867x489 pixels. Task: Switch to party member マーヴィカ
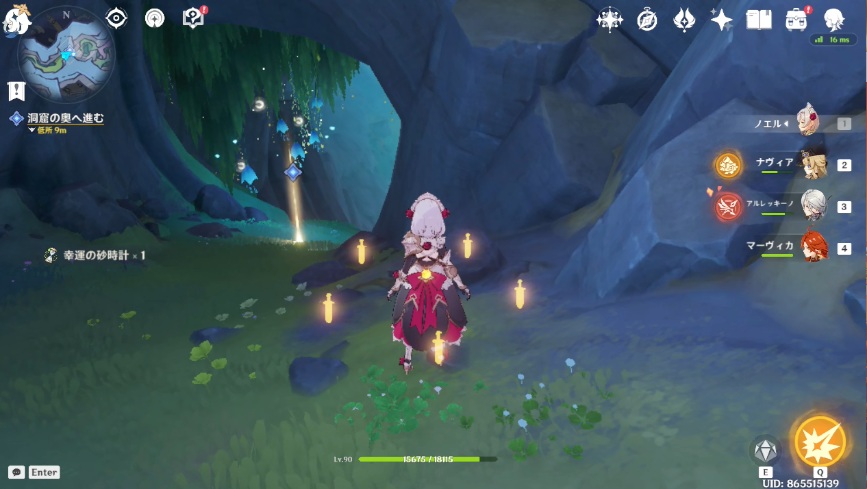tap(812, 247)
